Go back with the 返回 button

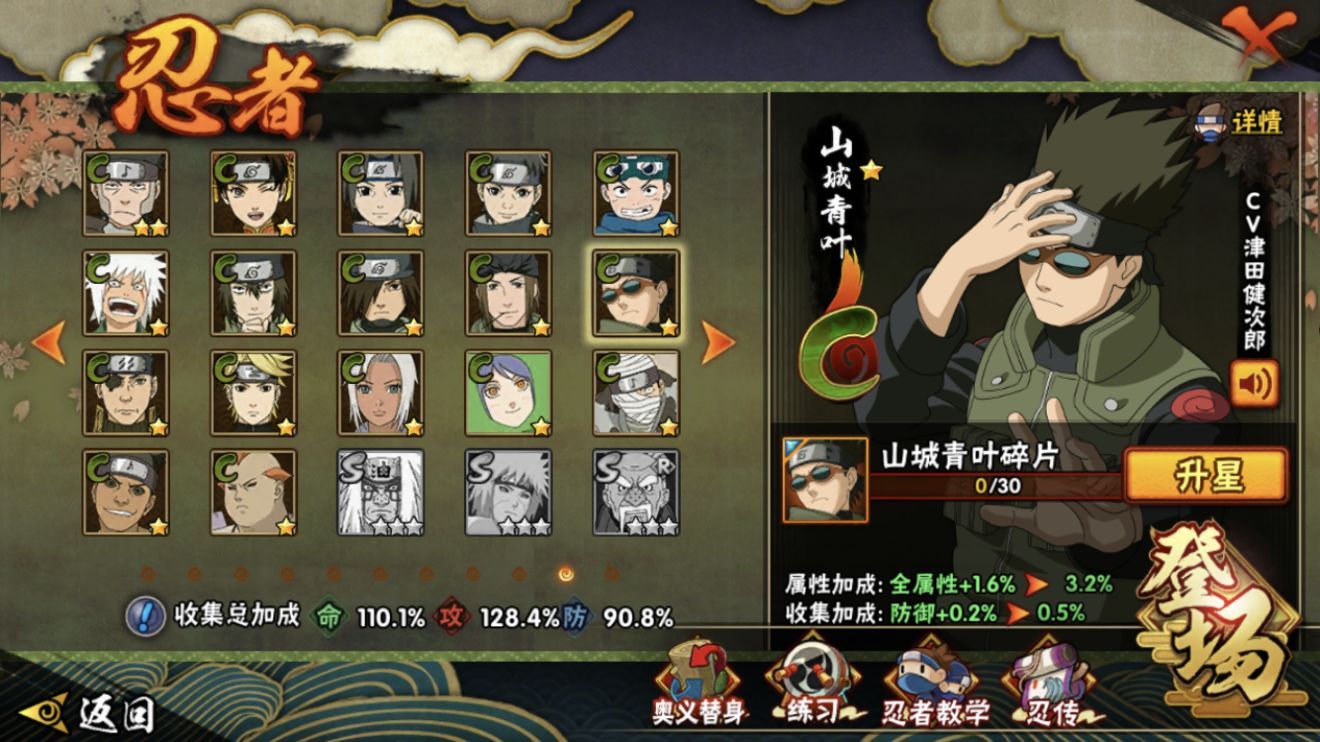pyautogui.click(x=90, y=712)
